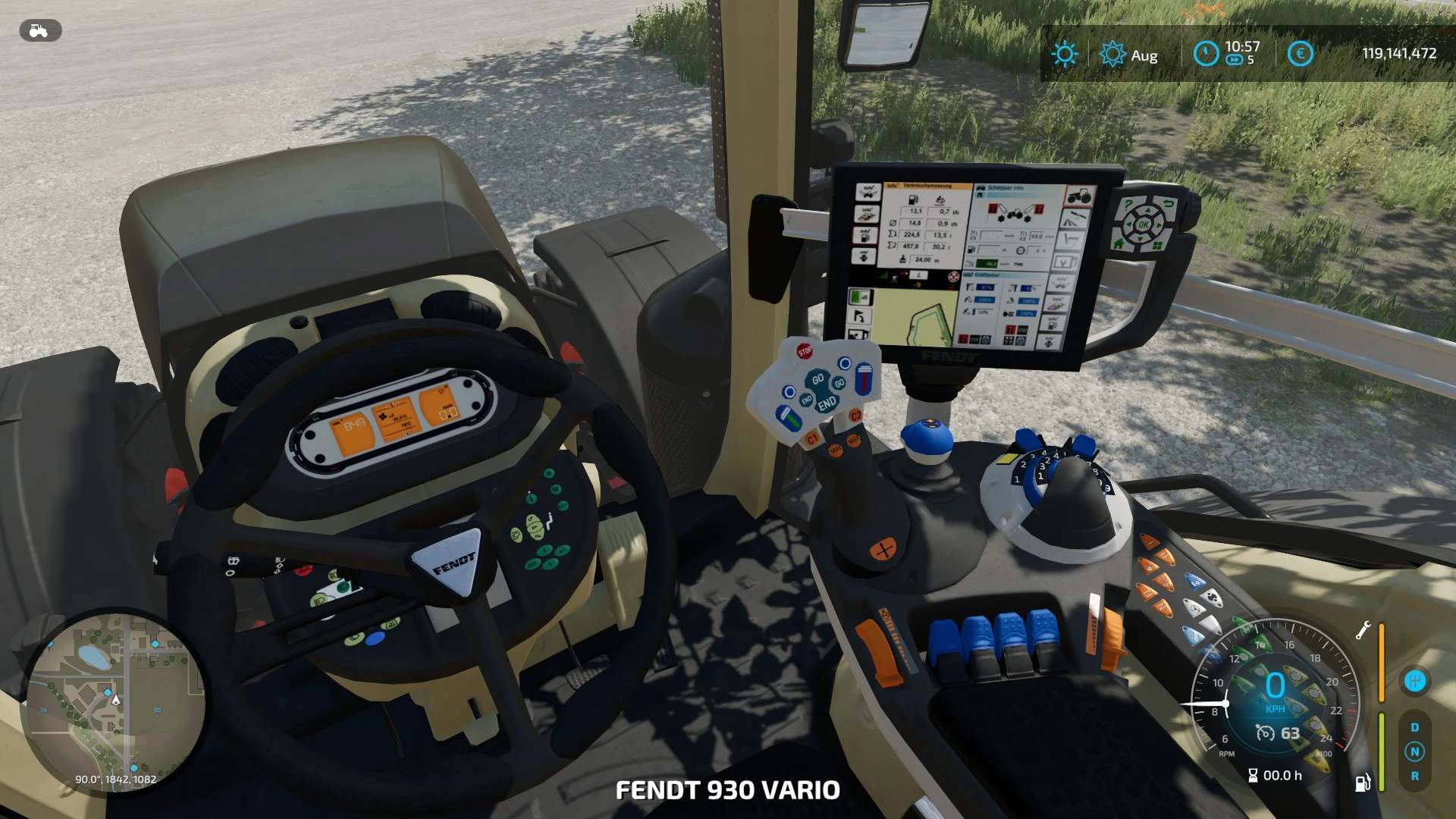Open the minimap
The width and height of the screenshot is (1456, 819).
[114, 701]
